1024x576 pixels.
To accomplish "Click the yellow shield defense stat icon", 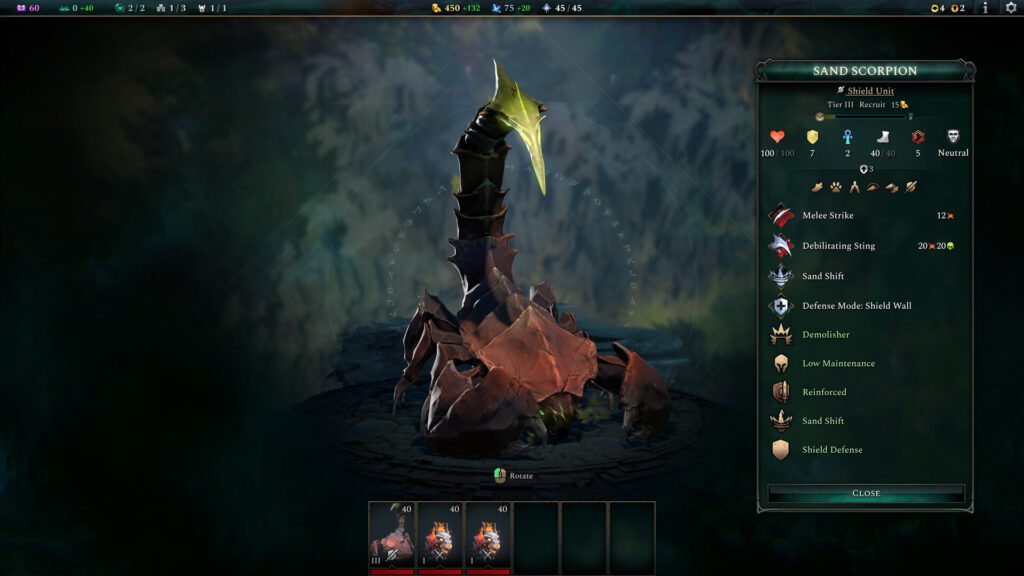I will pyautogui.click(x=813, y=137).
